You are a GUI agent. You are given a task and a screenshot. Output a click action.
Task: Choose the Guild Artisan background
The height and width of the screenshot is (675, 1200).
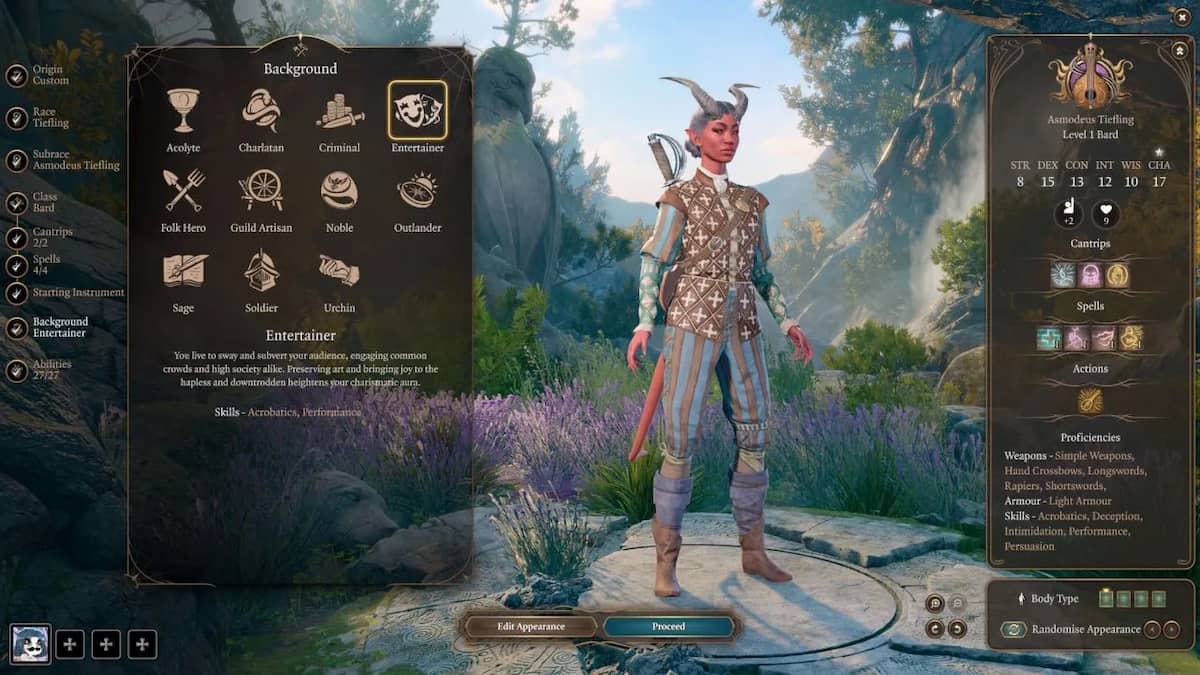(x=261, y=191)
